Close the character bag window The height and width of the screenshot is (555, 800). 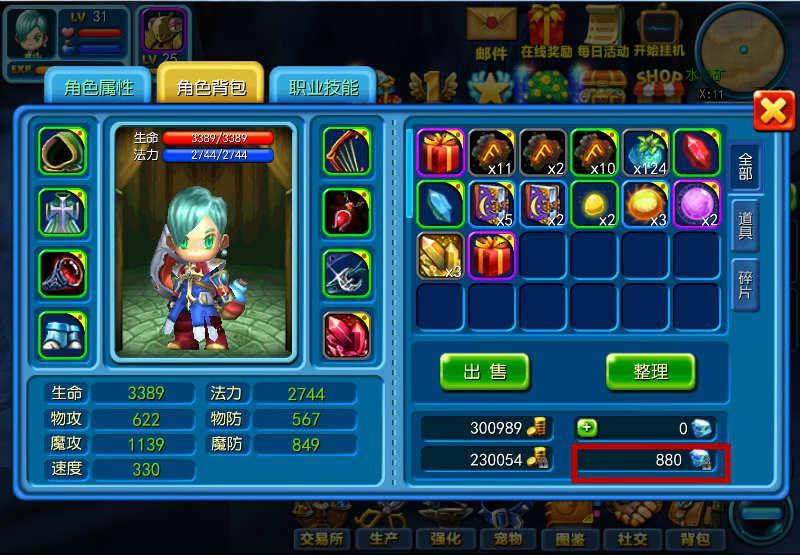(x=773, y=110)
